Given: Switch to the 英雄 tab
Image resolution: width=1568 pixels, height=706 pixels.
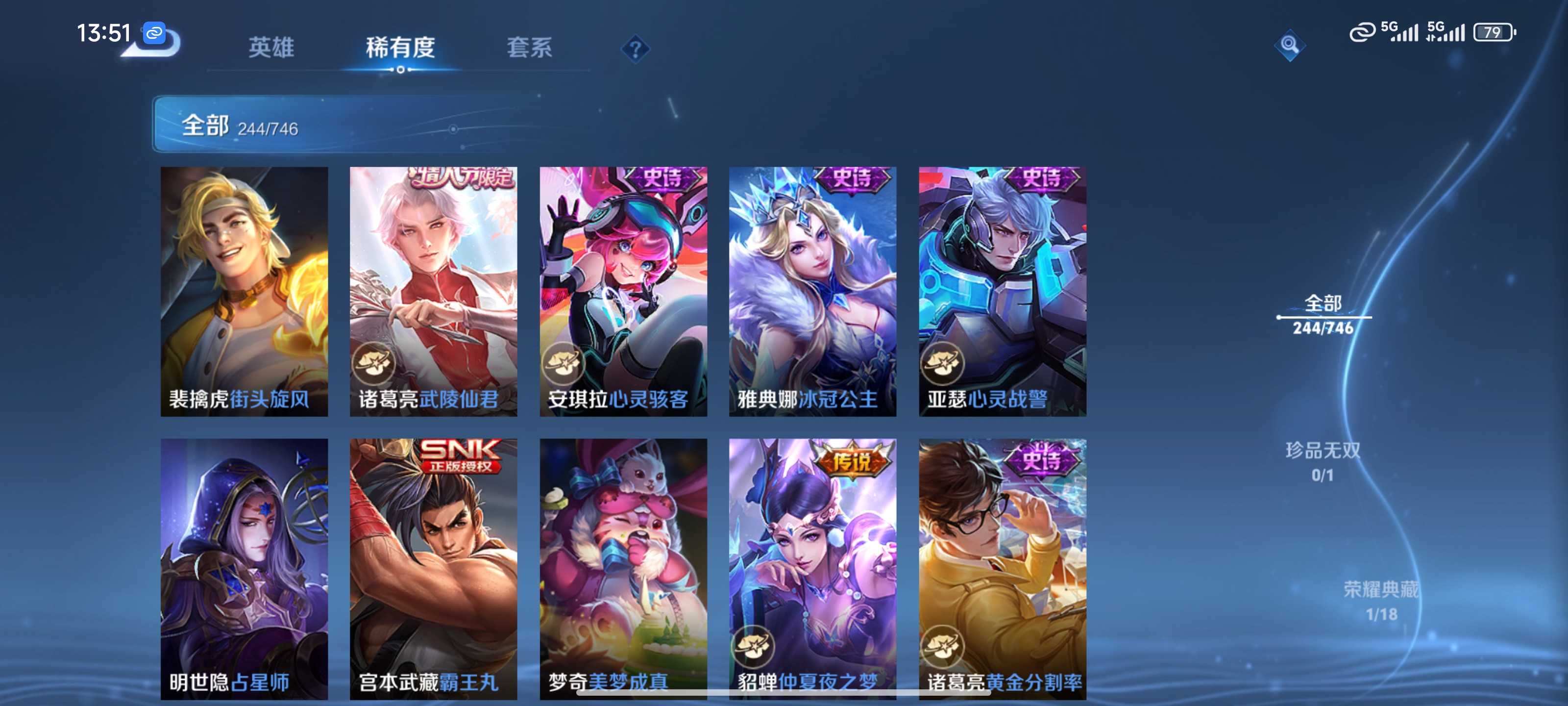Looking at the screenshot, I should [271, 48].
